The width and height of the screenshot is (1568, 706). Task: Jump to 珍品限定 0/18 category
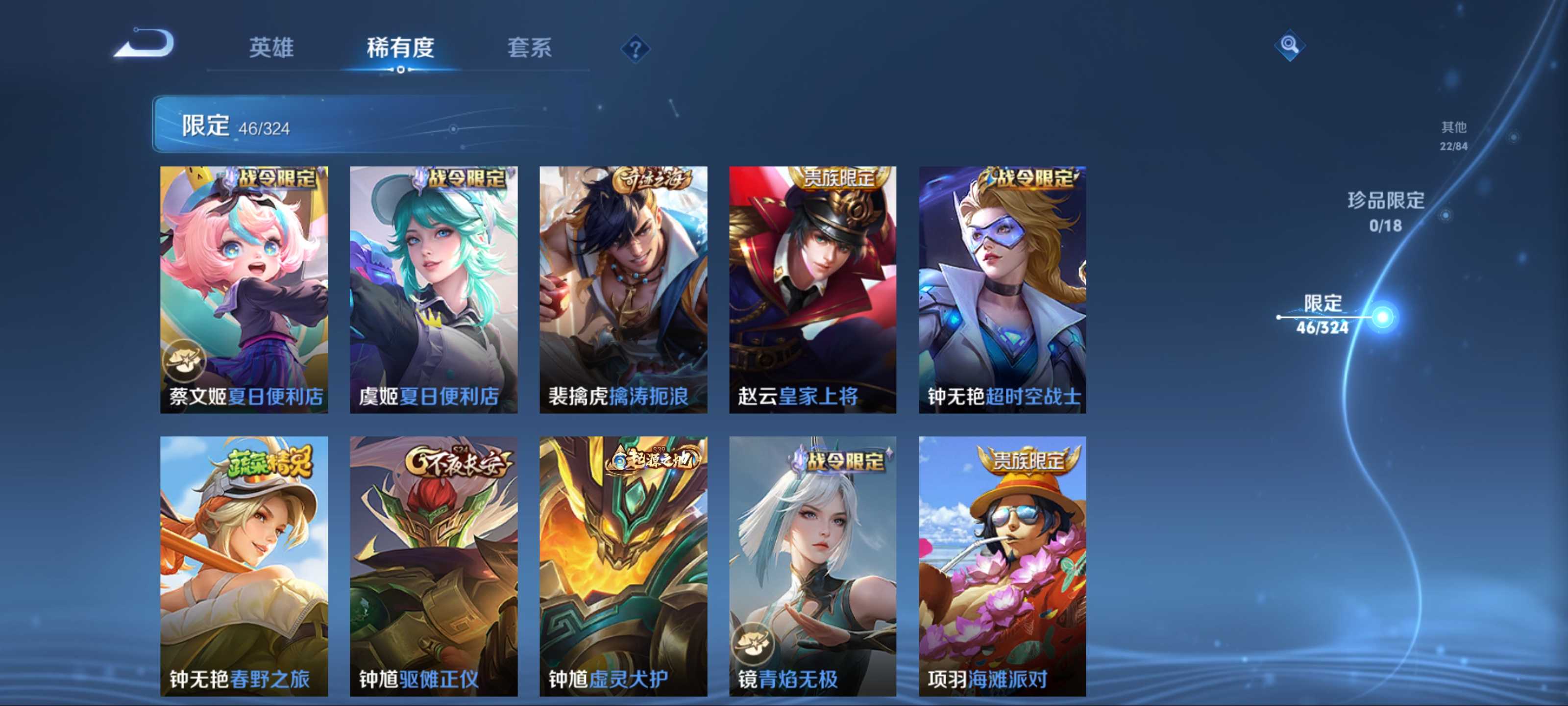(x=1385, y=211)
